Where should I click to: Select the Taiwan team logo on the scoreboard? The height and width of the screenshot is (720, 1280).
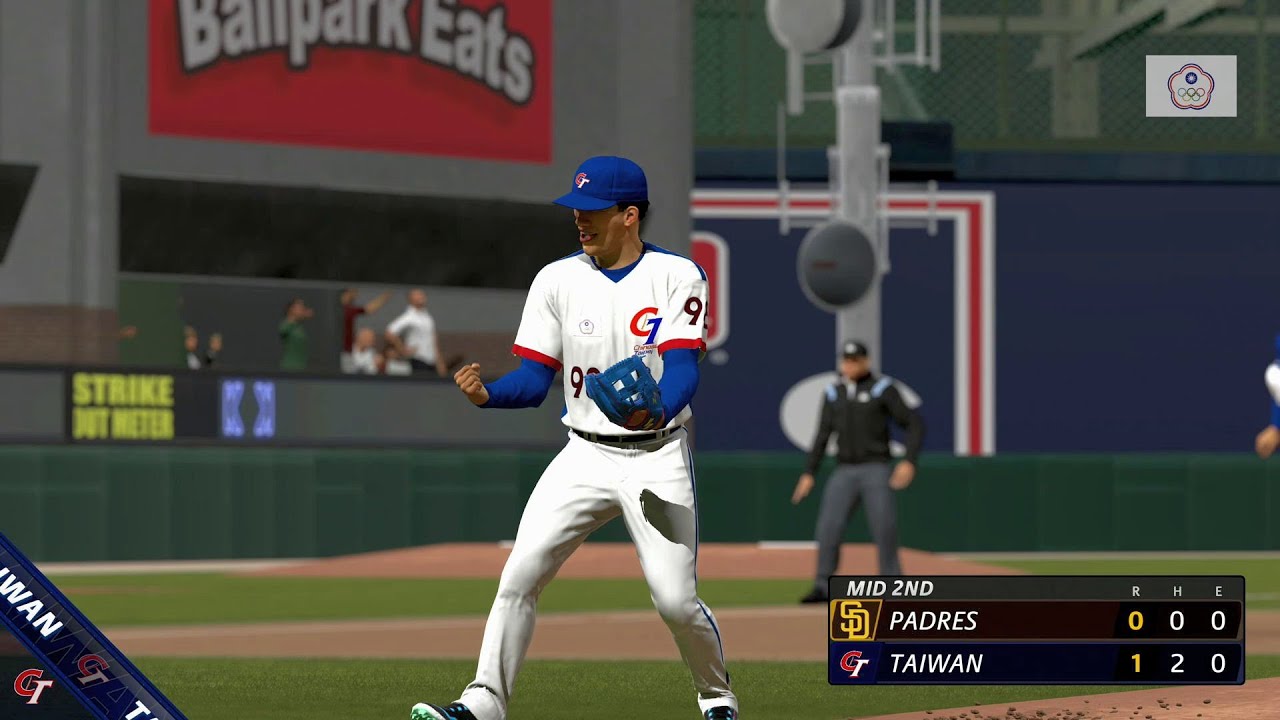click(854, 663)
